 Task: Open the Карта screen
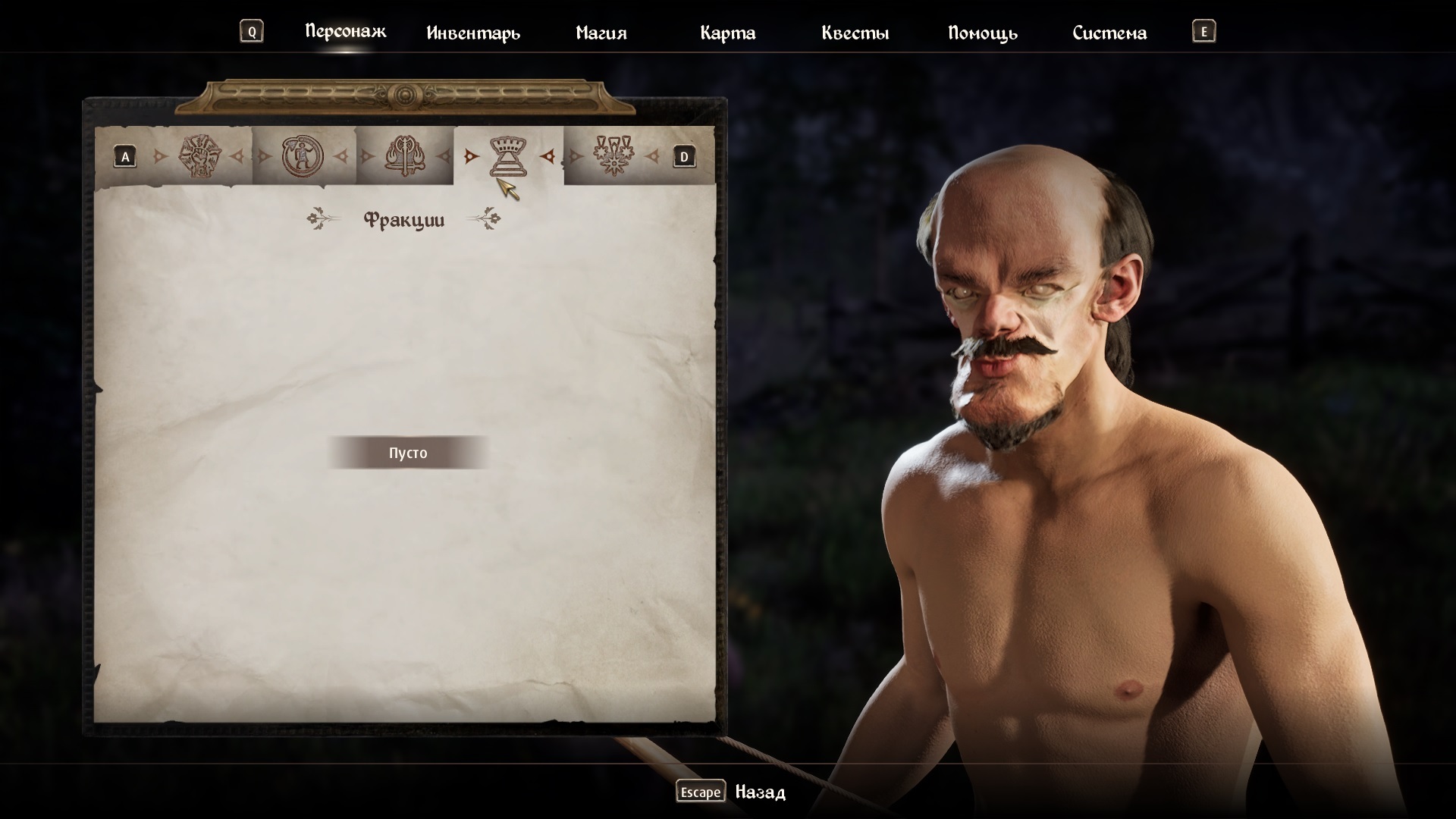point(727,33)
